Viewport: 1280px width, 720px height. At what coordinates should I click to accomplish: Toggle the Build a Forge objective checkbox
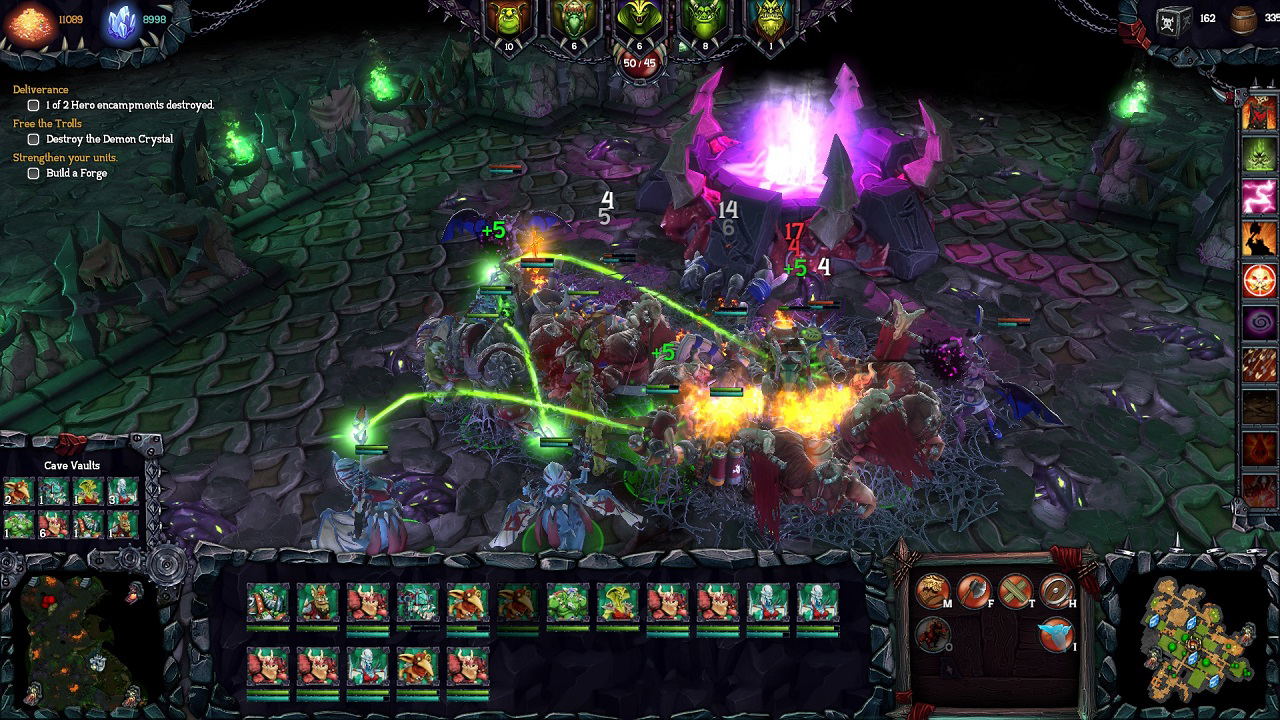coord(33,173)
